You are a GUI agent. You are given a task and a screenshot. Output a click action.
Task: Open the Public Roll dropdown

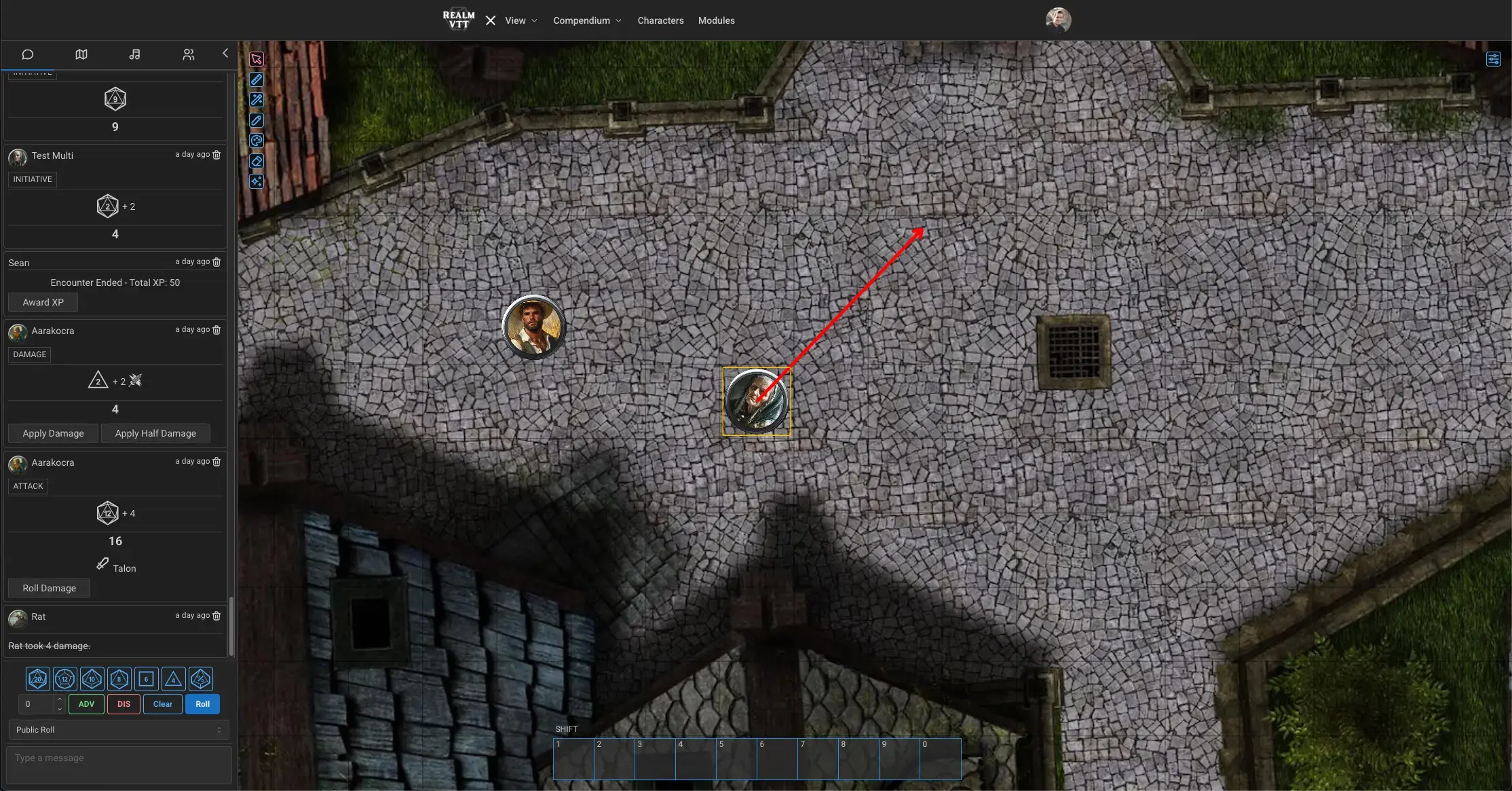pos(118,729)
